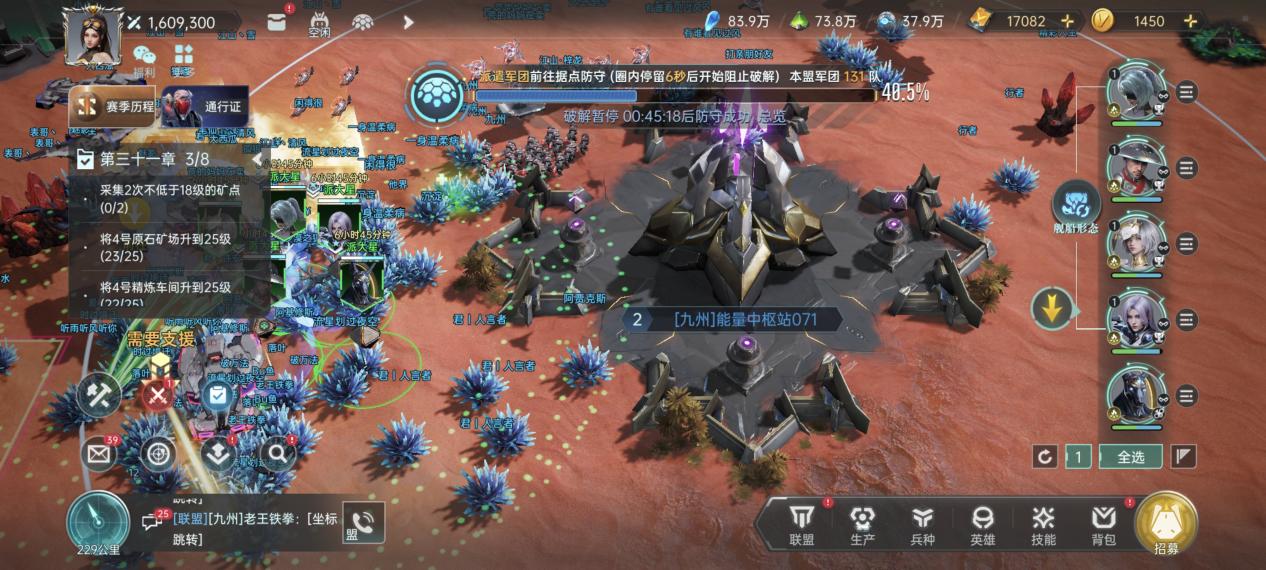This screenshot has width=1266, height=570.
Task: Open the player avatar profile
Action: point(92,35)
